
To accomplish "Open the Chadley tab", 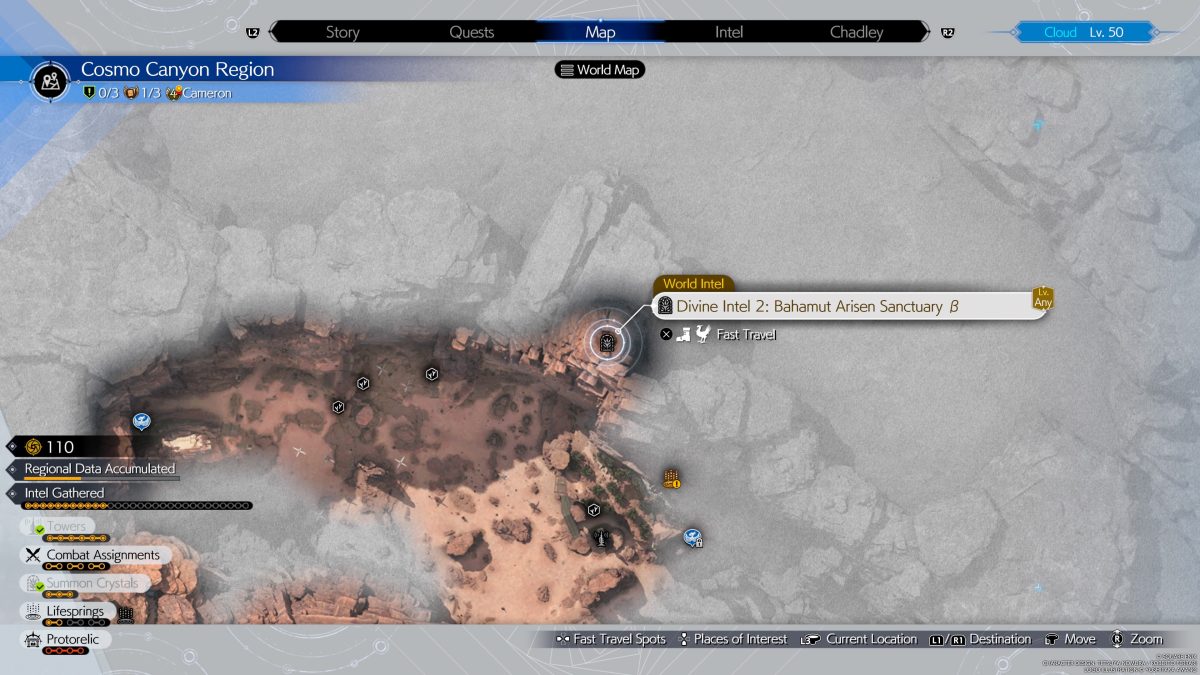I will pyautogui.click(x=857, y=32).
